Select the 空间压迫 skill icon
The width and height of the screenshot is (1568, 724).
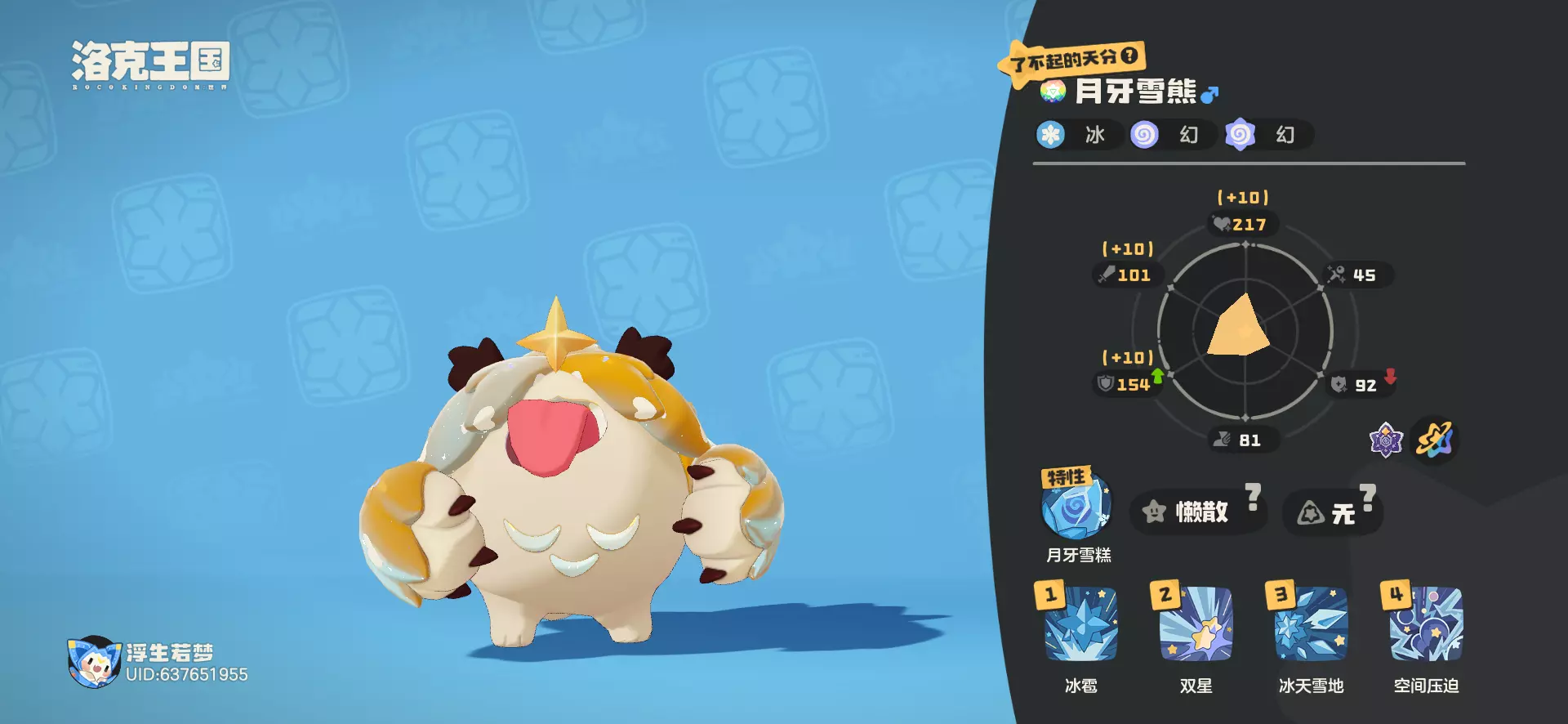(x=1426, y=624)
